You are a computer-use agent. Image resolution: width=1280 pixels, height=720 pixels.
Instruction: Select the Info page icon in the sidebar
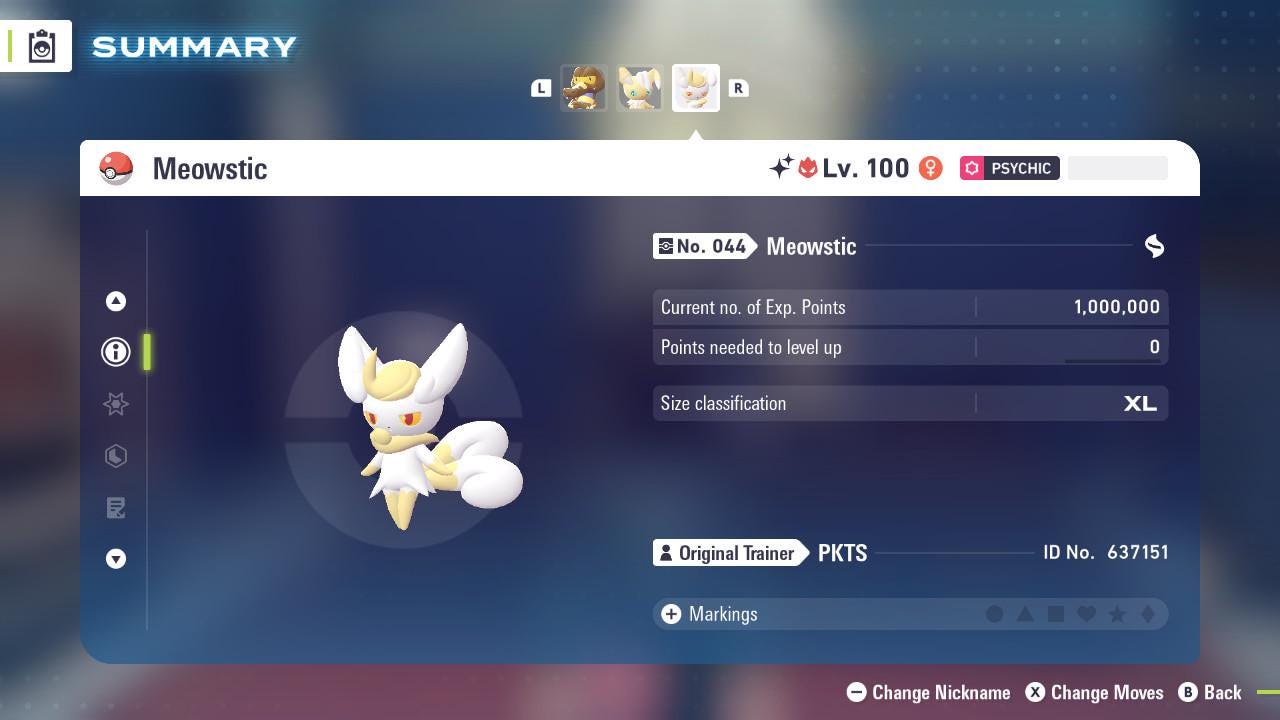116,351
